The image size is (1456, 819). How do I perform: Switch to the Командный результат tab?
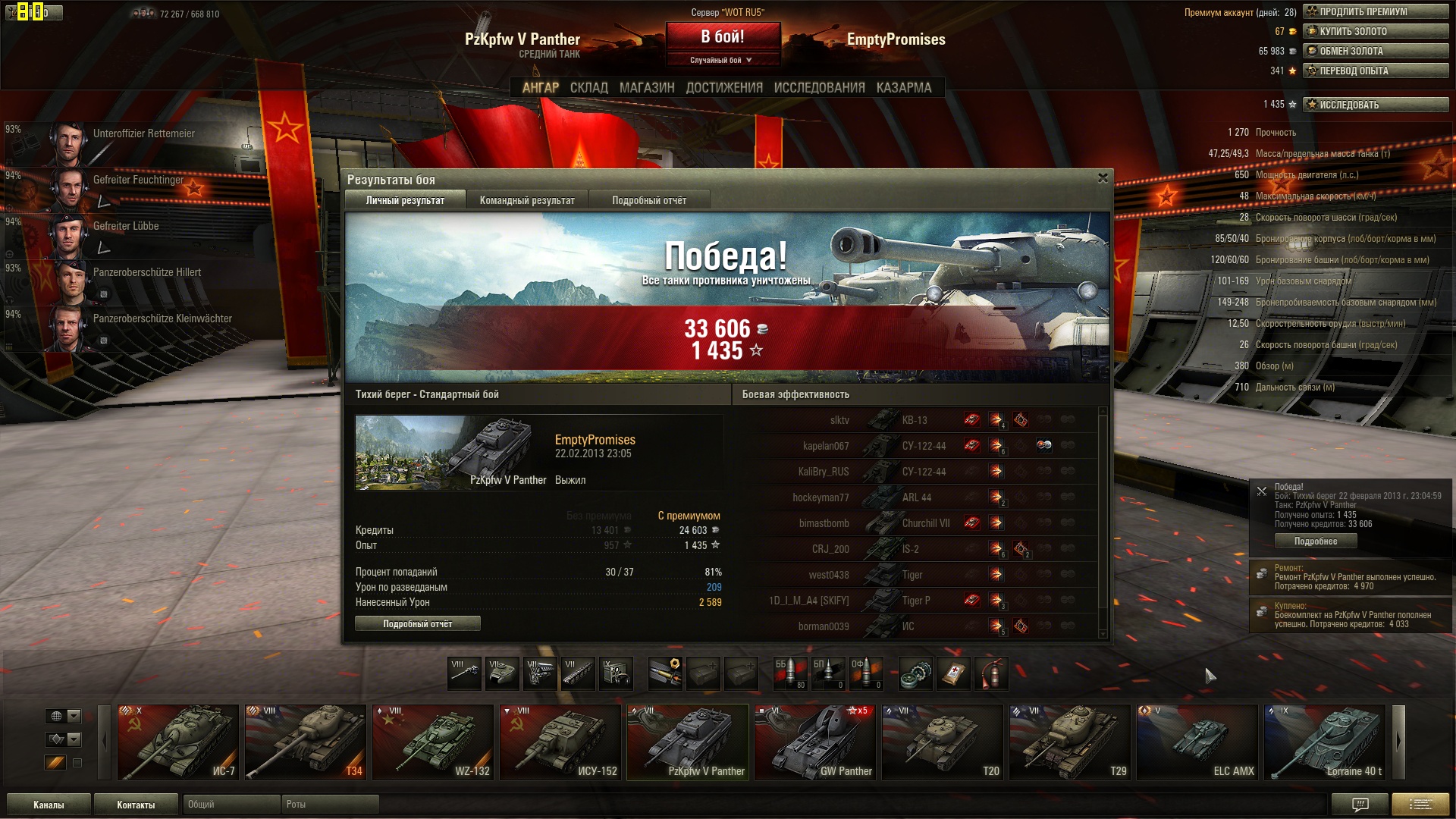point(527,200)
